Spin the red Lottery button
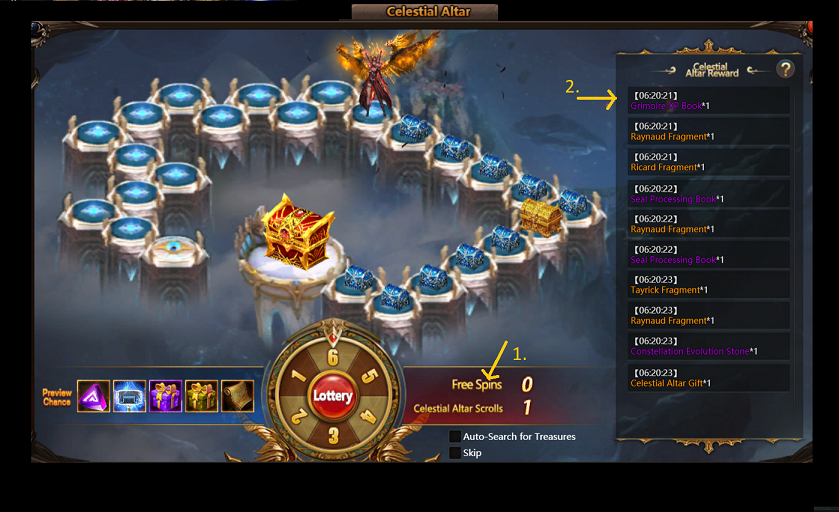 pos(332,396)
